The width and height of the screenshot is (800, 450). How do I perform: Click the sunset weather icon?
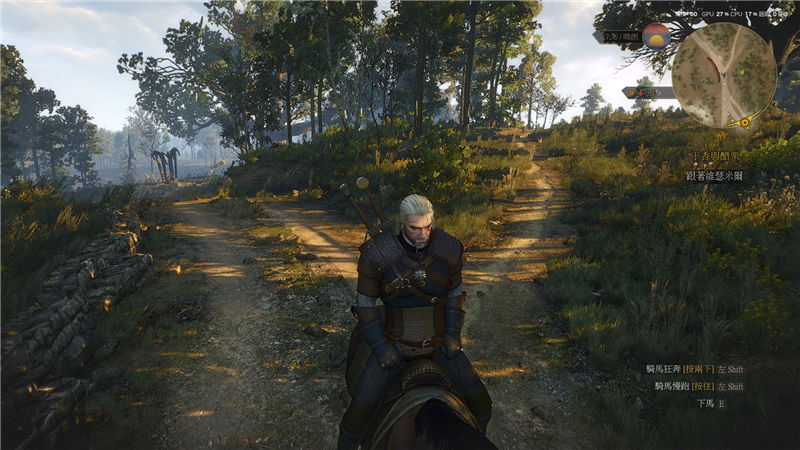657,37
